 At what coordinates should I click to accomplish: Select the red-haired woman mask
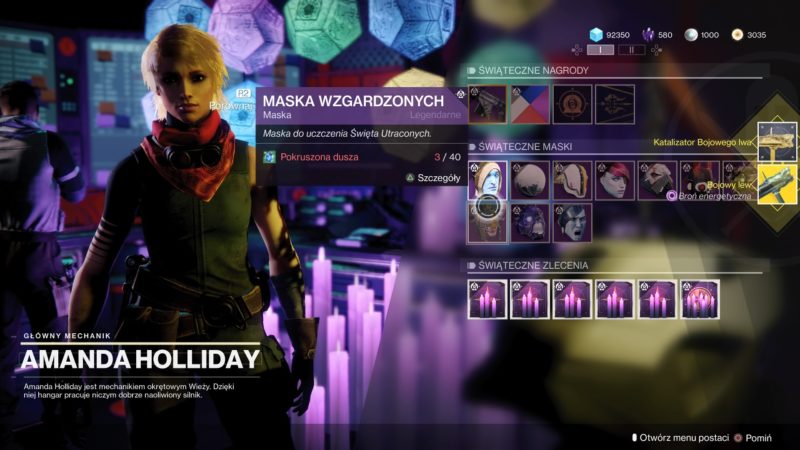click(x=615, y=180)
